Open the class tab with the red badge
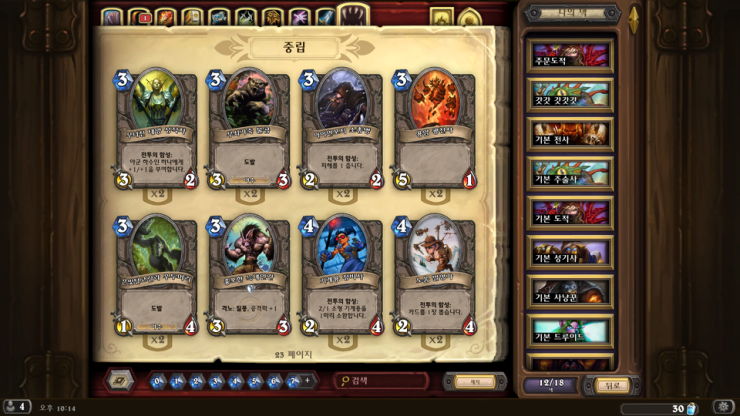The height and width of the screenshot is (416, 740). pos(139,17)
